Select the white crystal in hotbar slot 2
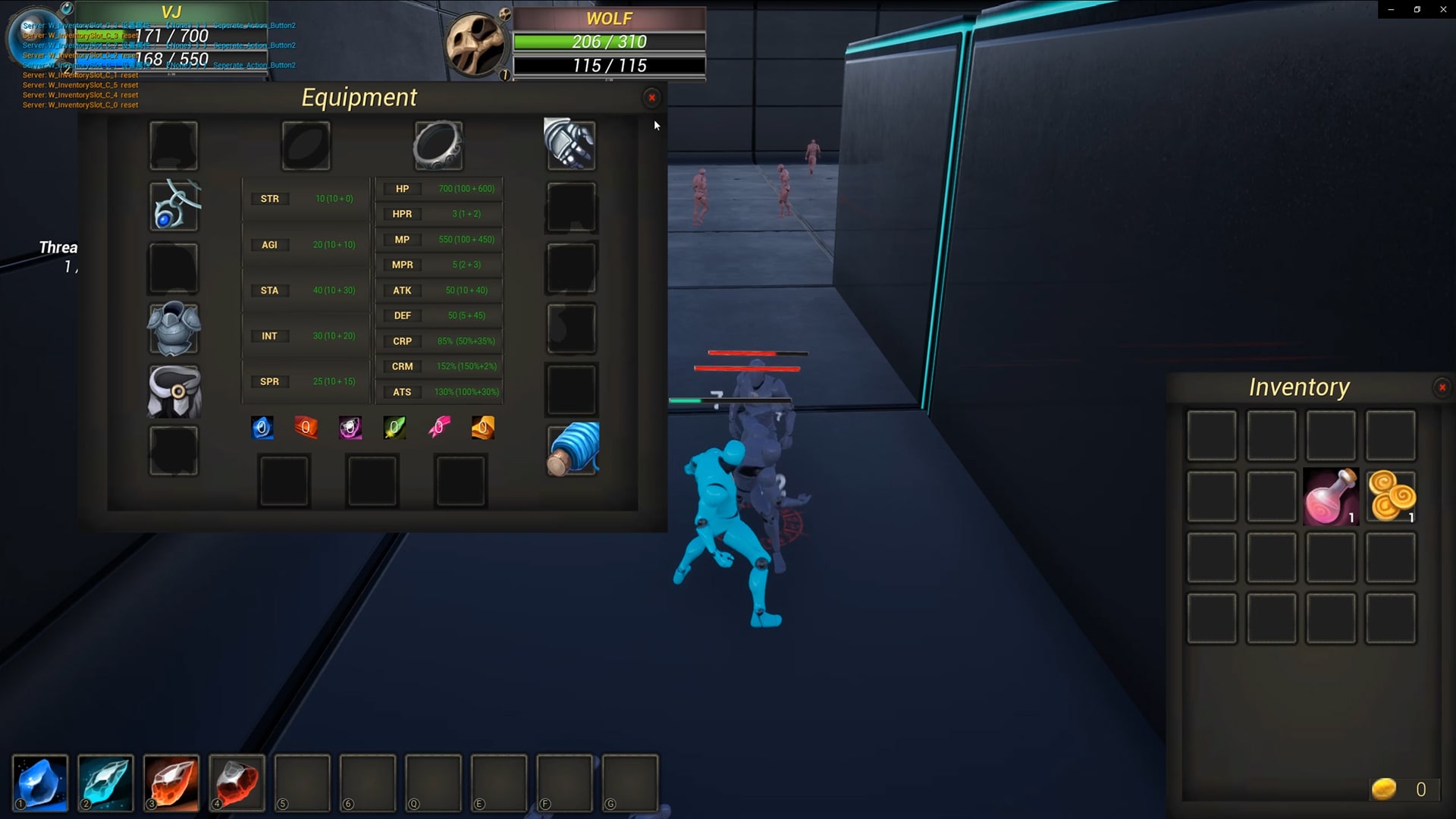This screenshot has width=1456, height=819. tap(105, 783)
